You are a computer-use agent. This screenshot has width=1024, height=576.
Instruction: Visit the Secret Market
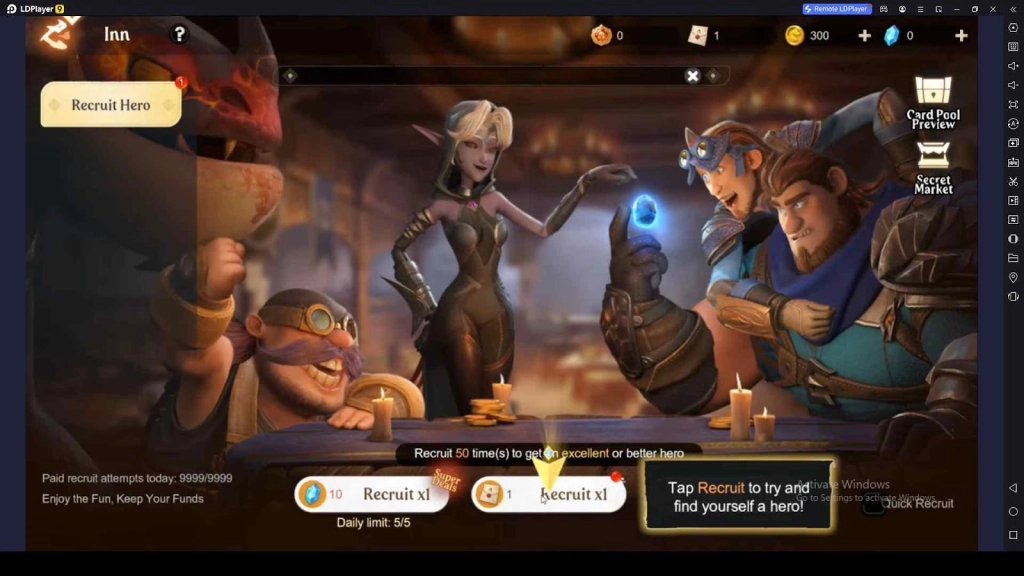(933, 167)
